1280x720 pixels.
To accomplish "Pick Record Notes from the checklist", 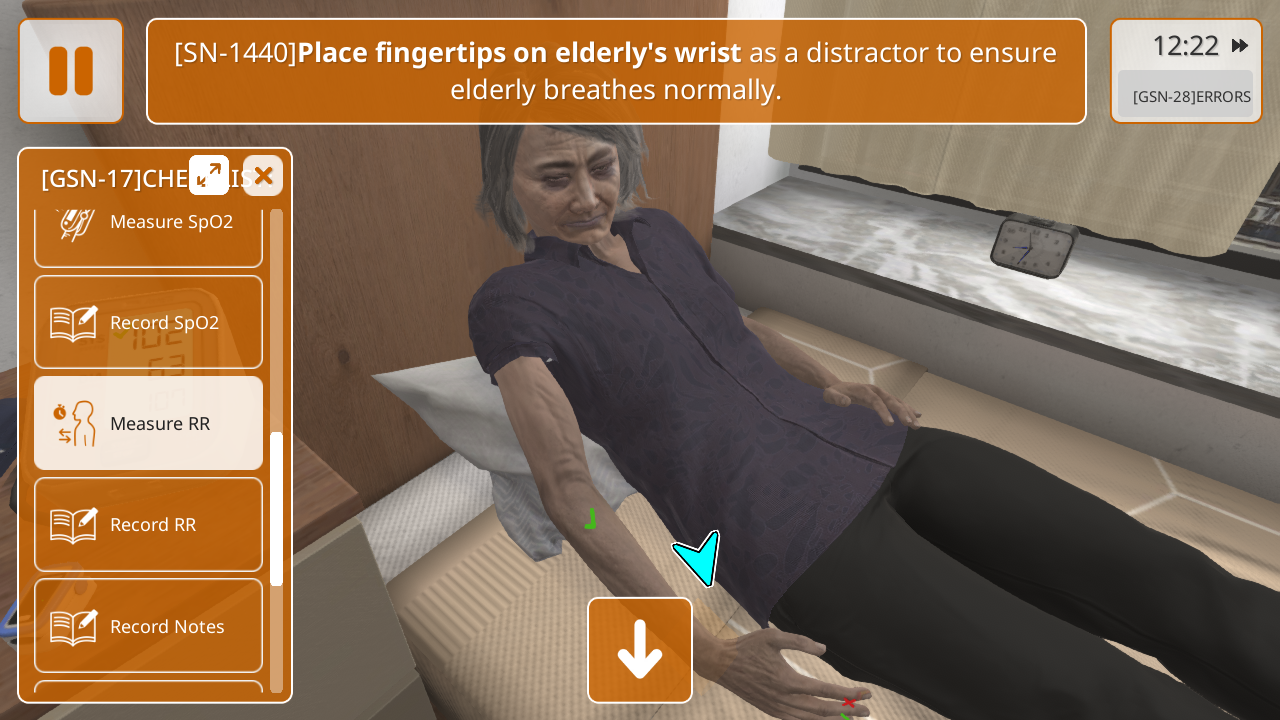I will coord(148,626).
